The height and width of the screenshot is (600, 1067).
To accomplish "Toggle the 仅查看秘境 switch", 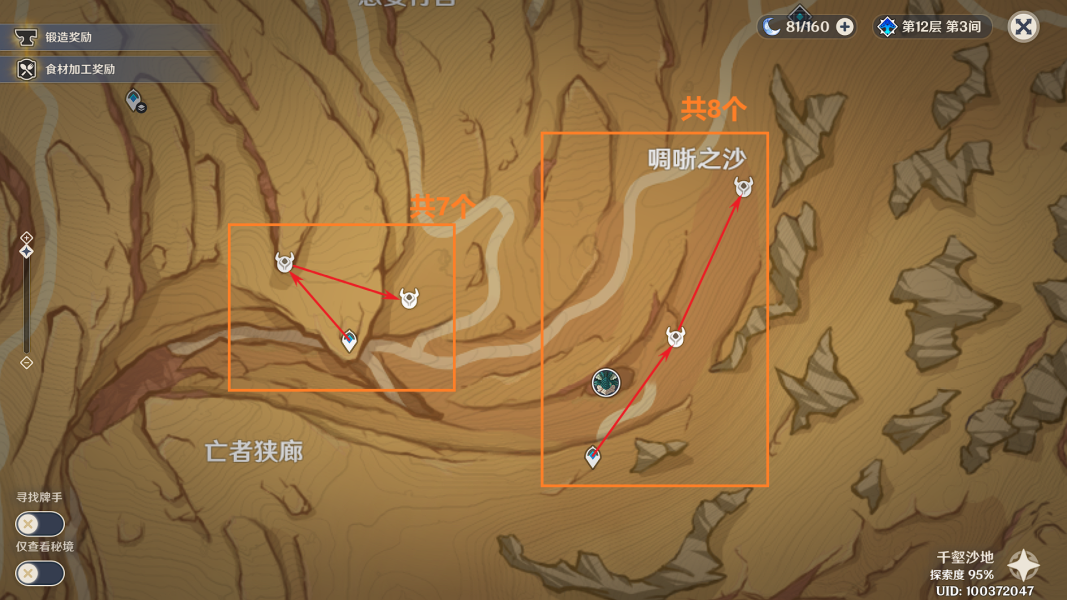I will 40,573.
